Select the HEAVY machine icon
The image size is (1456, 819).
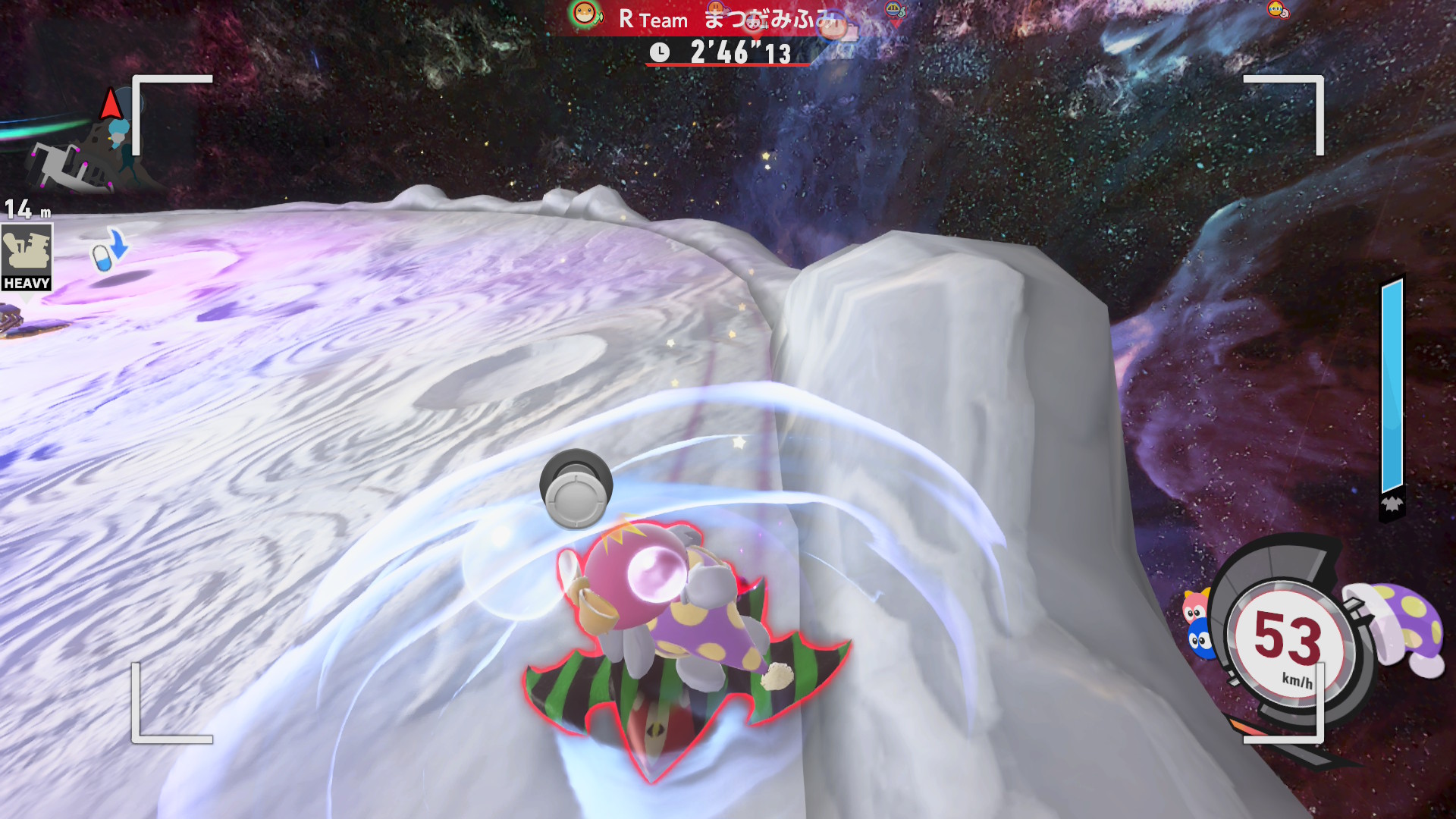(27, 257)
